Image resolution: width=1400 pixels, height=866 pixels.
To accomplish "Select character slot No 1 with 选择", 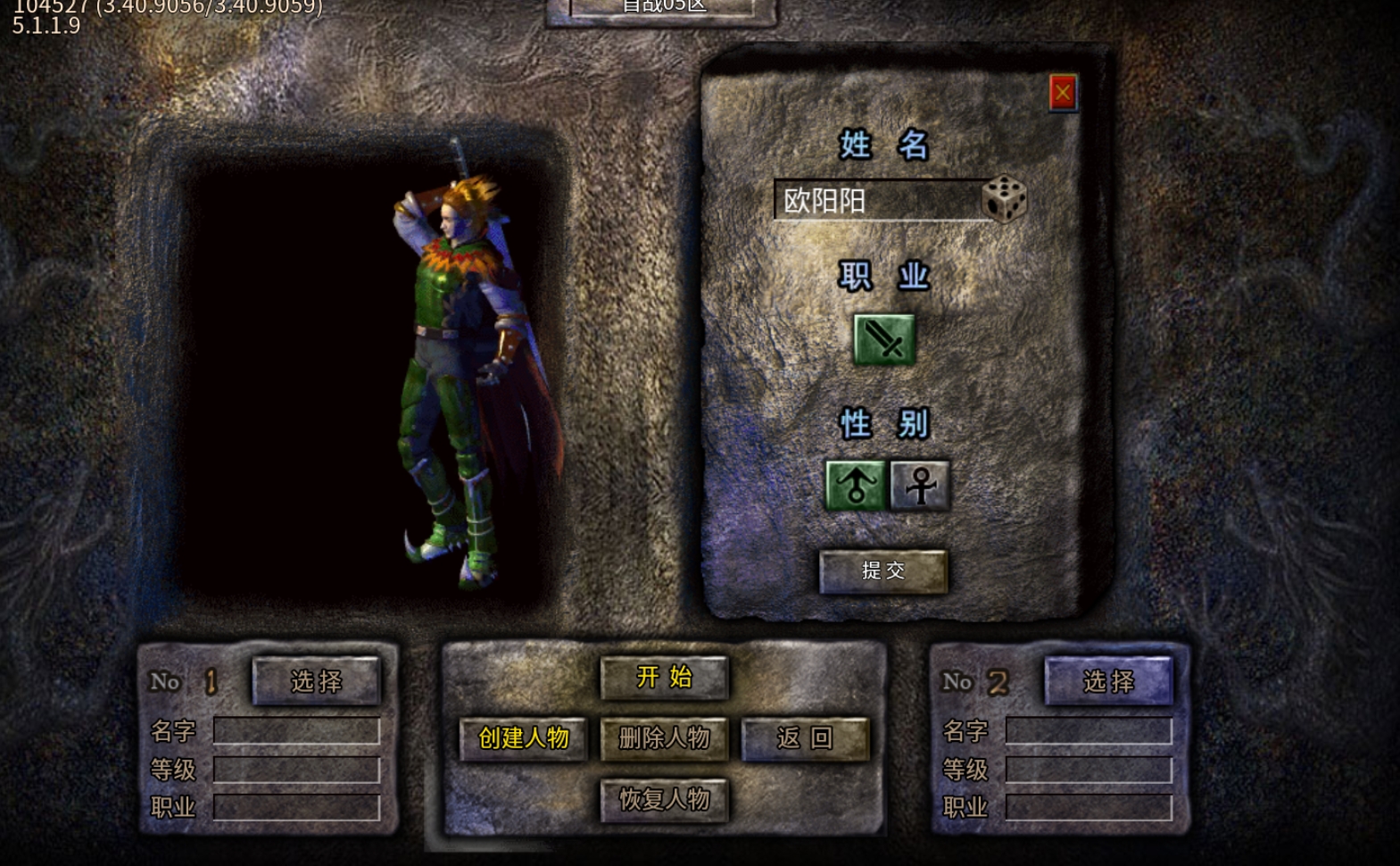I will point(317,681).
